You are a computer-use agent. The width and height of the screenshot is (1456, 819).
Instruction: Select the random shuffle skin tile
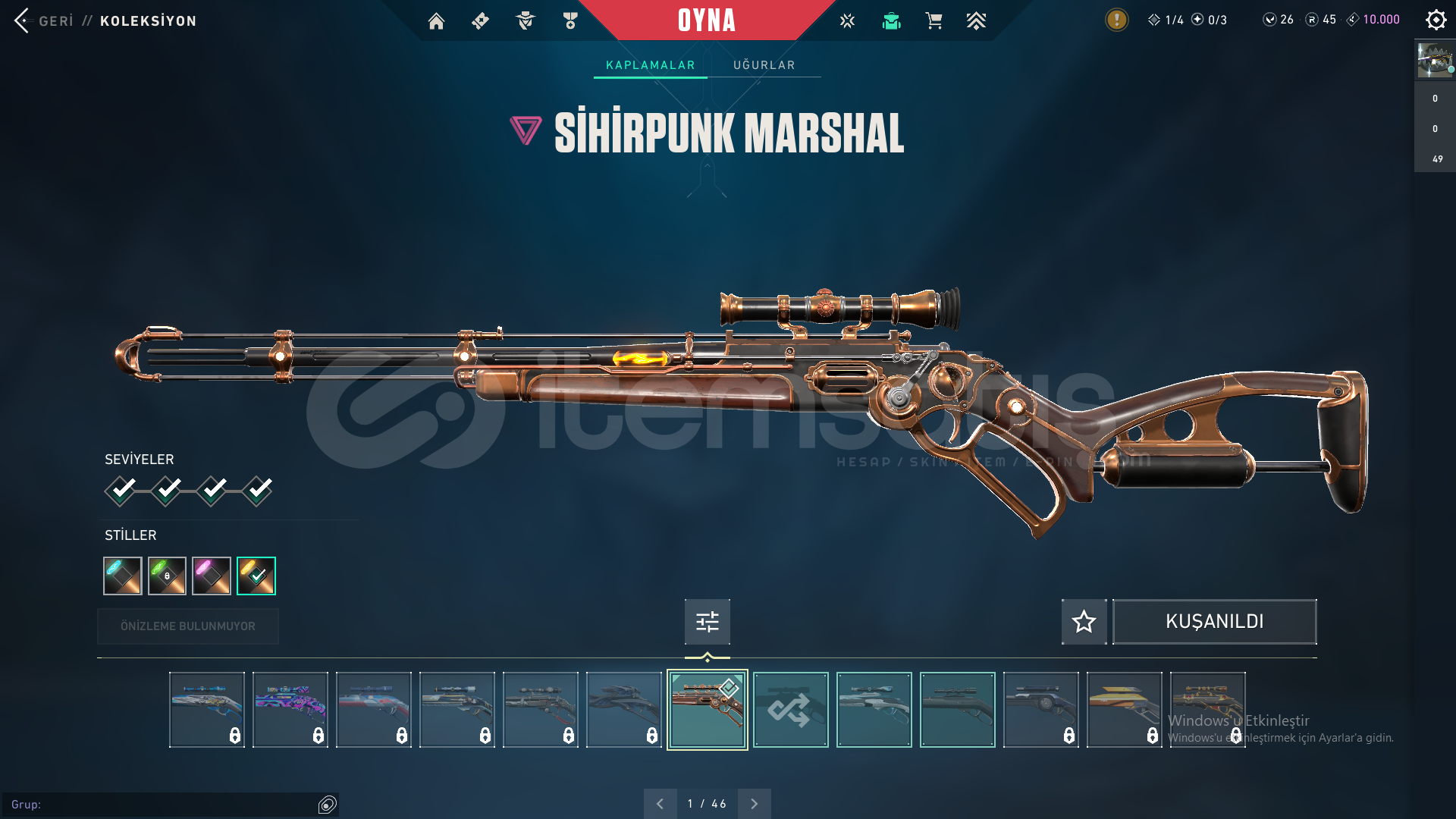pos(790,710)
